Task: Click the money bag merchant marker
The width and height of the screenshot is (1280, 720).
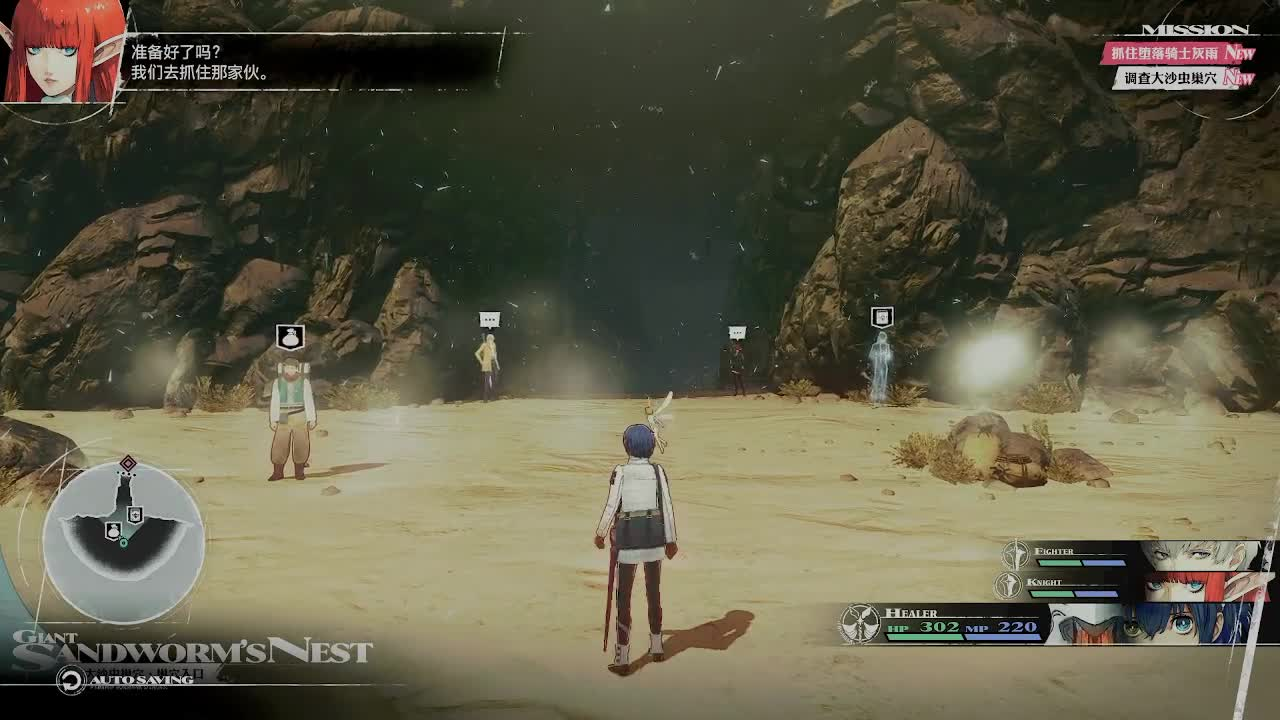Action: click(x=290, y=337)
